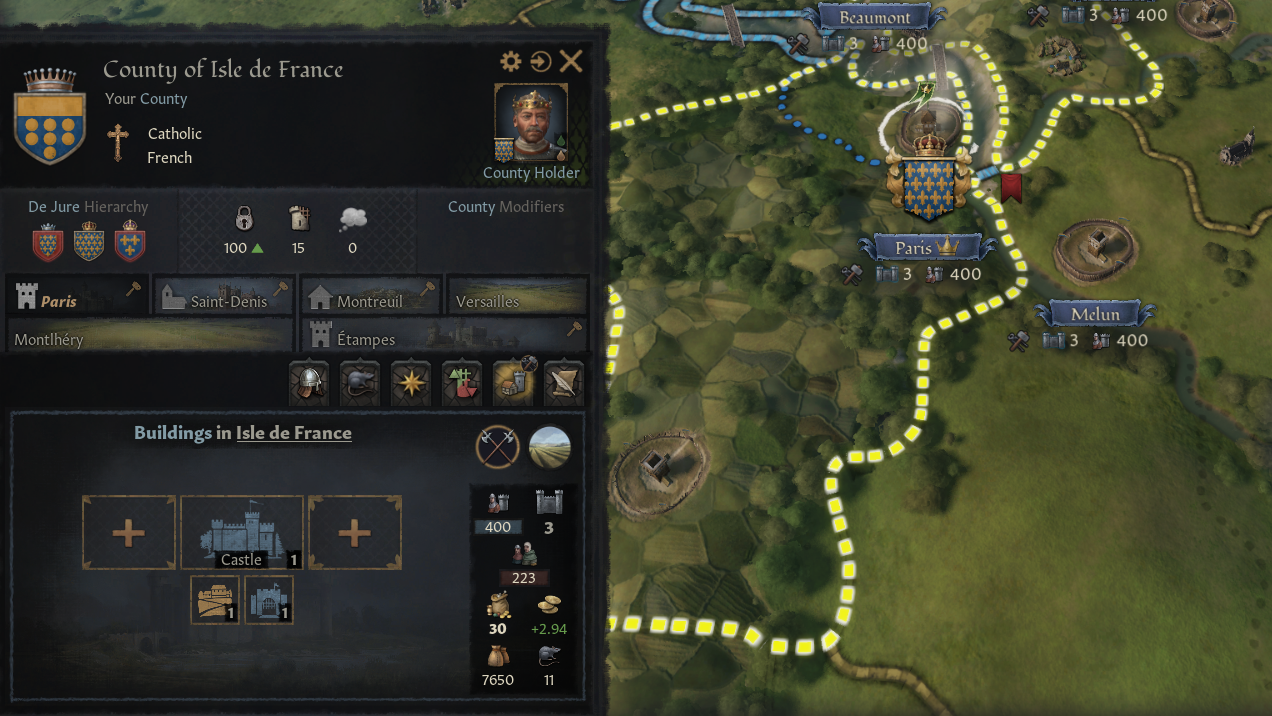The width and height of the screenshot is (1272, 716).
Task: Click the helmet military map mode icon
Action: 309,384
